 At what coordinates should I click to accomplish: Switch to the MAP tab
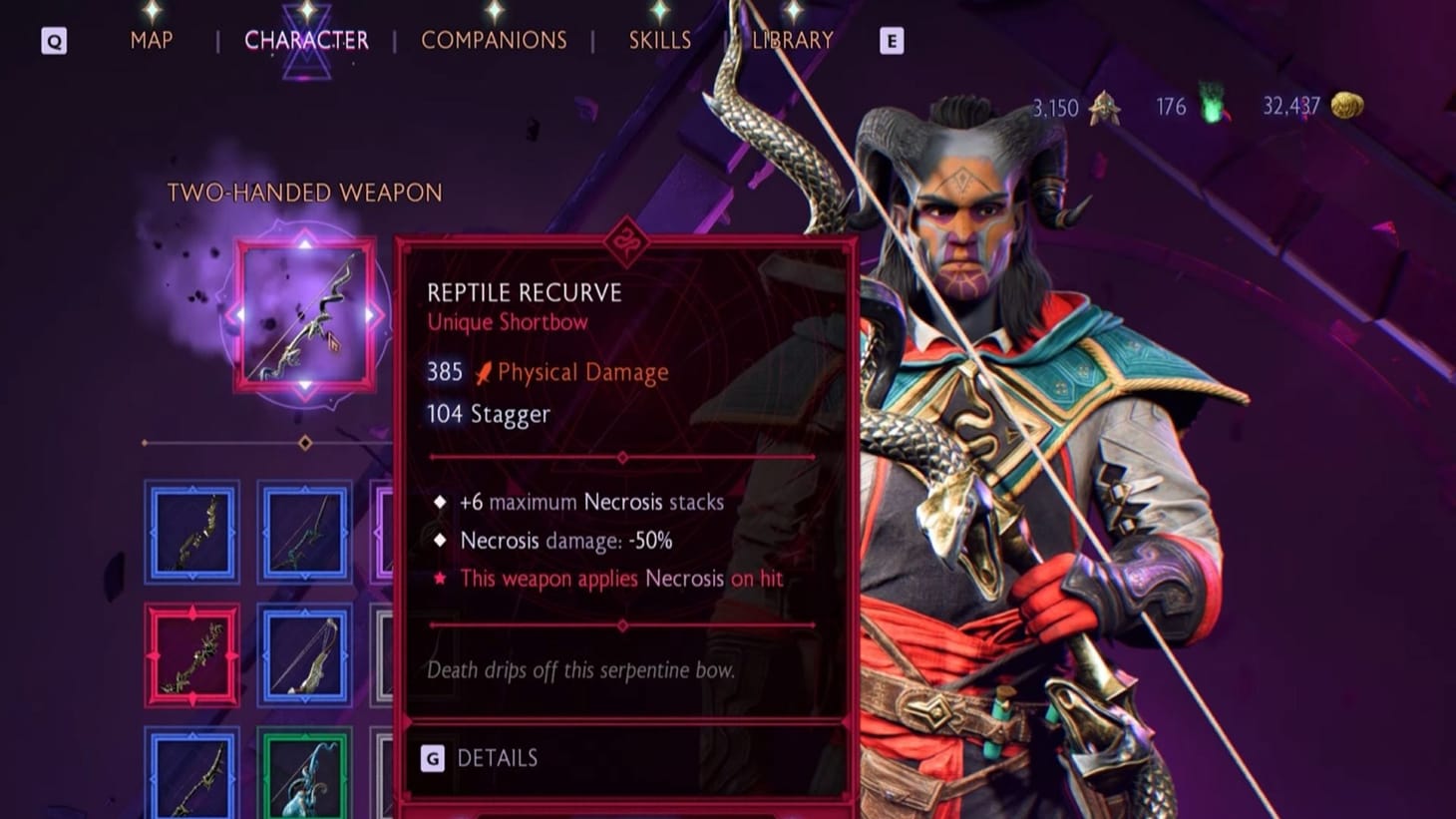tap(151, 40)
